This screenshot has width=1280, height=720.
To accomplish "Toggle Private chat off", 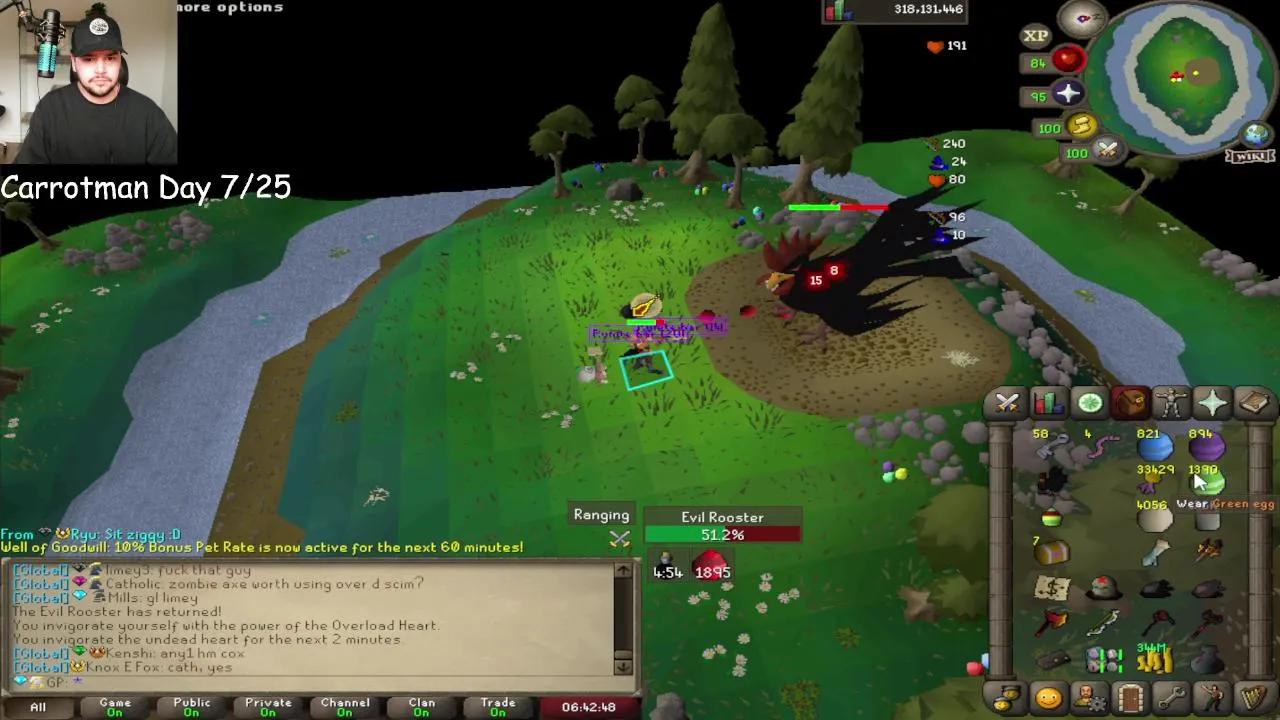I will [x=267, y=706].
